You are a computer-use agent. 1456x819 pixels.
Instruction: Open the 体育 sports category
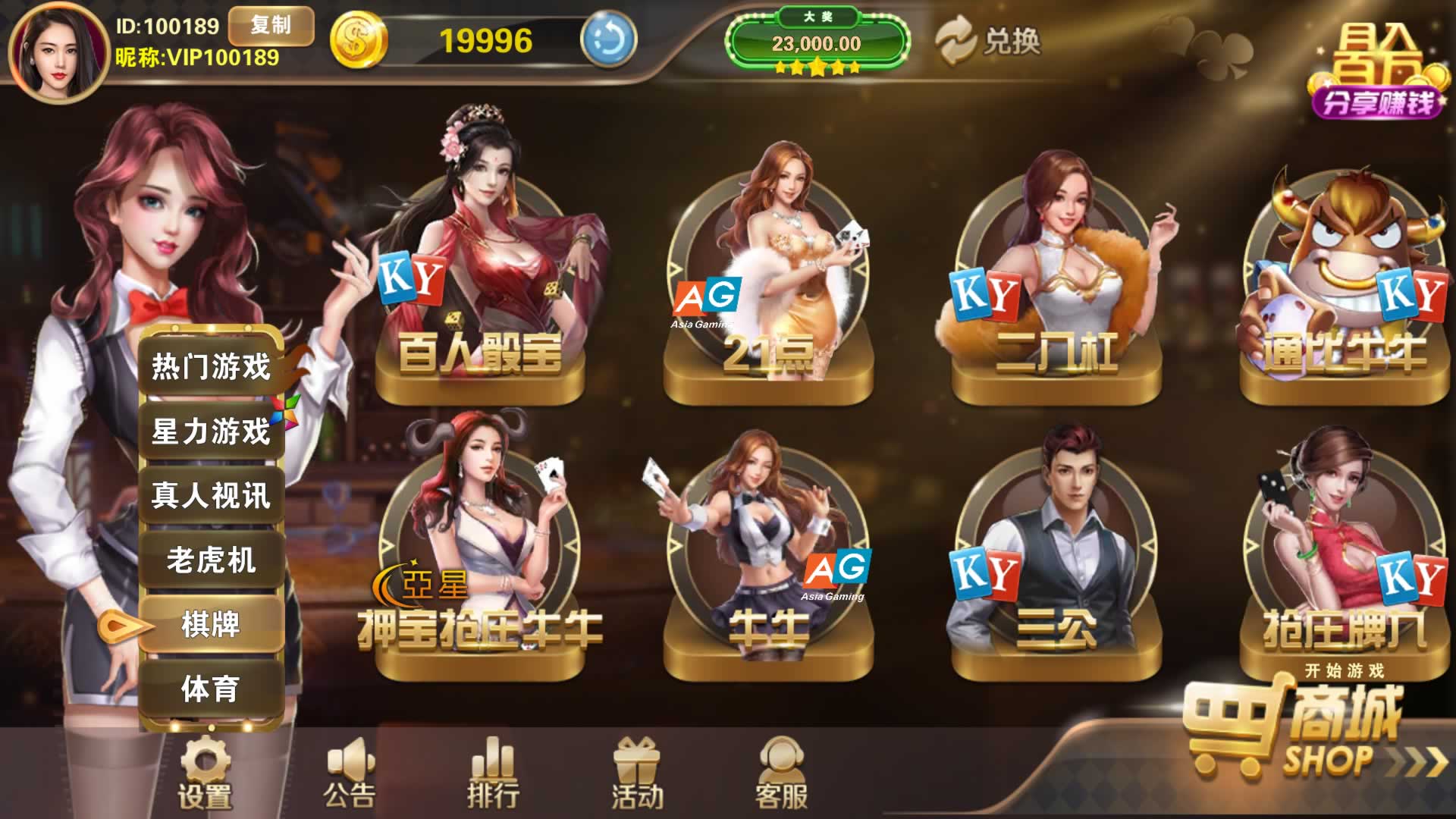point(211,689)
